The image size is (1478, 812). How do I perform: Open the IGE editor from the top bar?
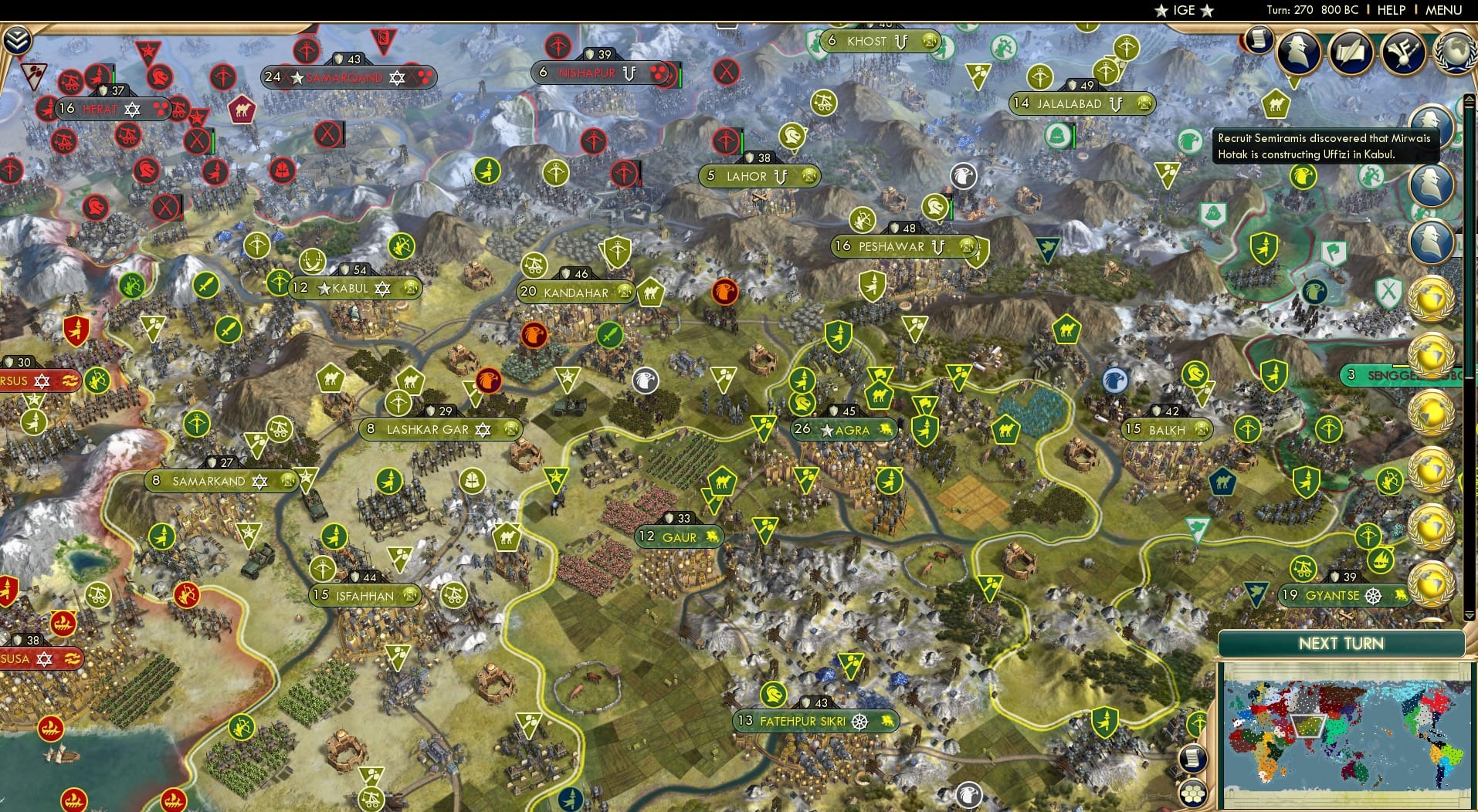(x=1181, y=11)
